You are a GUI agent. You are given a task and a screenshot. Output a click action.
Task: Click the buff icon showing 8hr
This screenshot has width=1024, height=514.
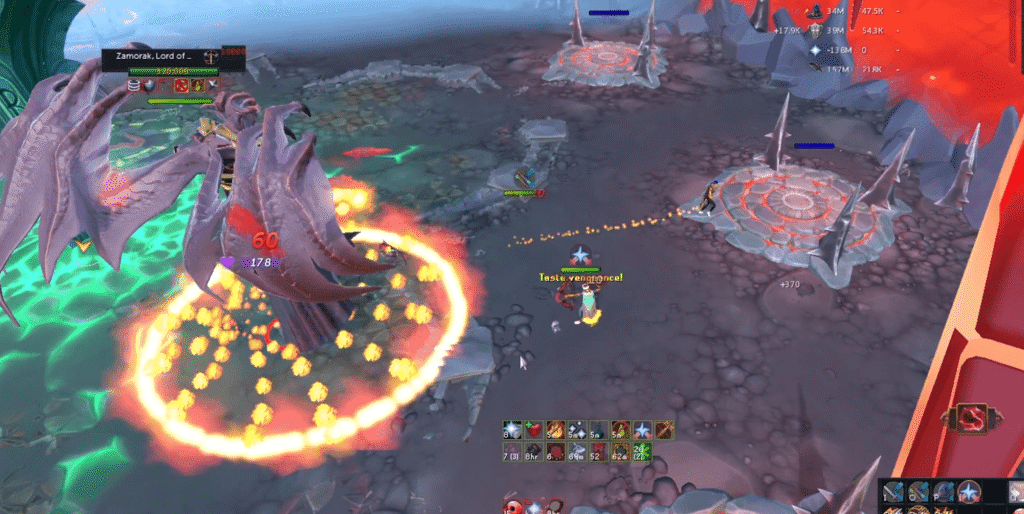coord(532,452)
